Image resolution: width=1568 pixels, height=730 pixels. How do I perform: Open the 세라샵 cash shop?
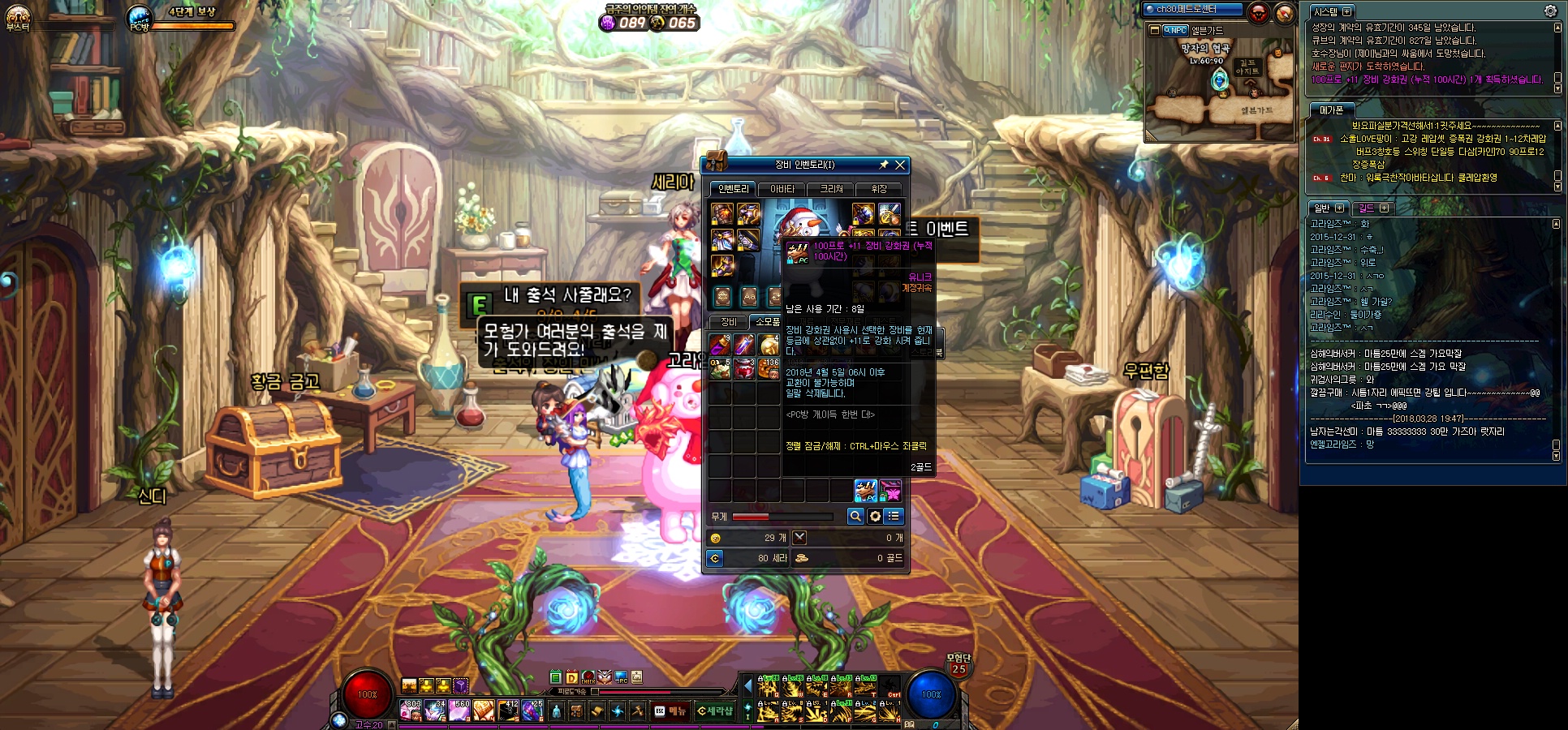[x=715, y=711]
